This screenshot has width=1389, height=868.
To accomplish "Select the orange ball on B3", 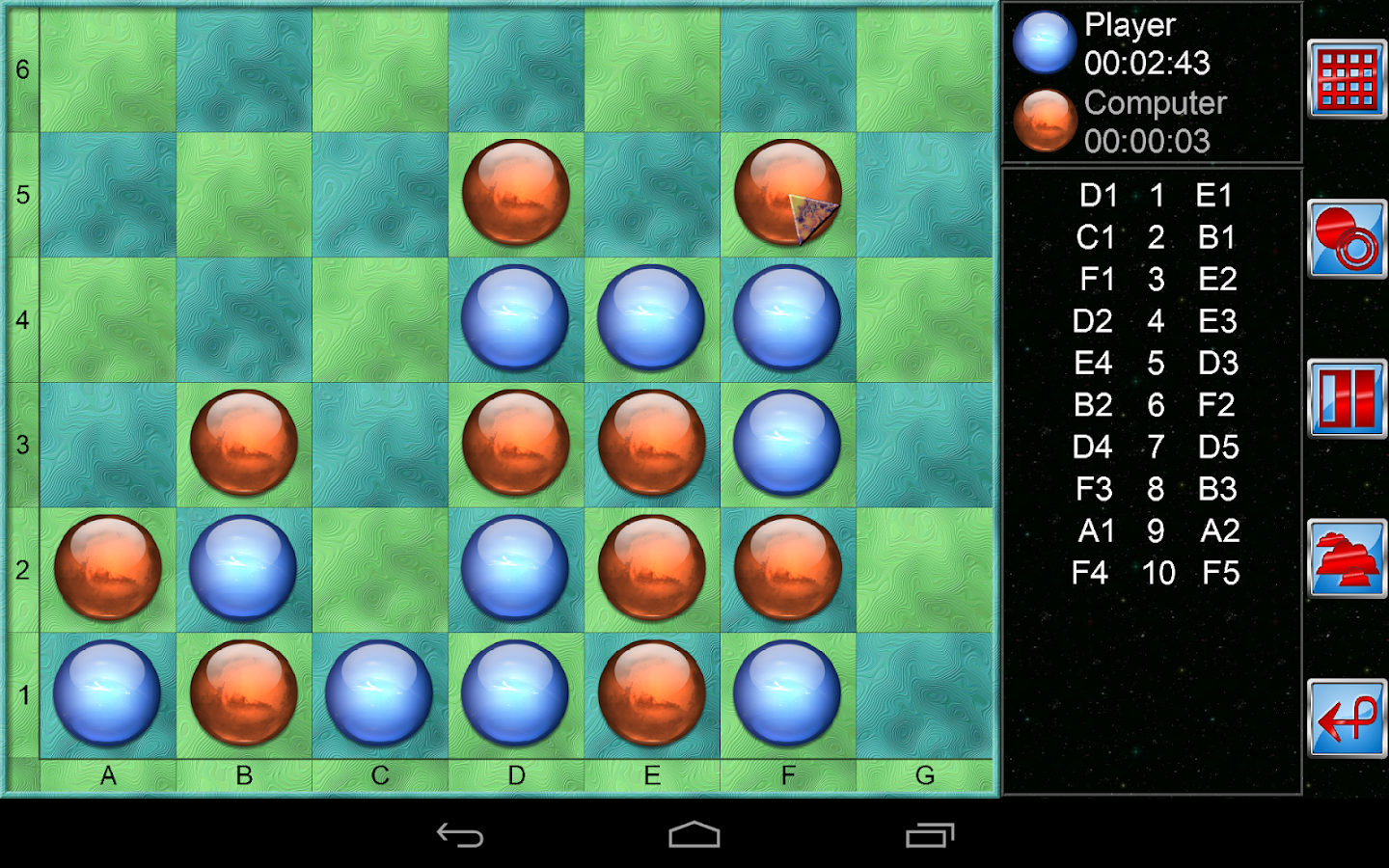I will pyautogui.click(x=244, y=441).
